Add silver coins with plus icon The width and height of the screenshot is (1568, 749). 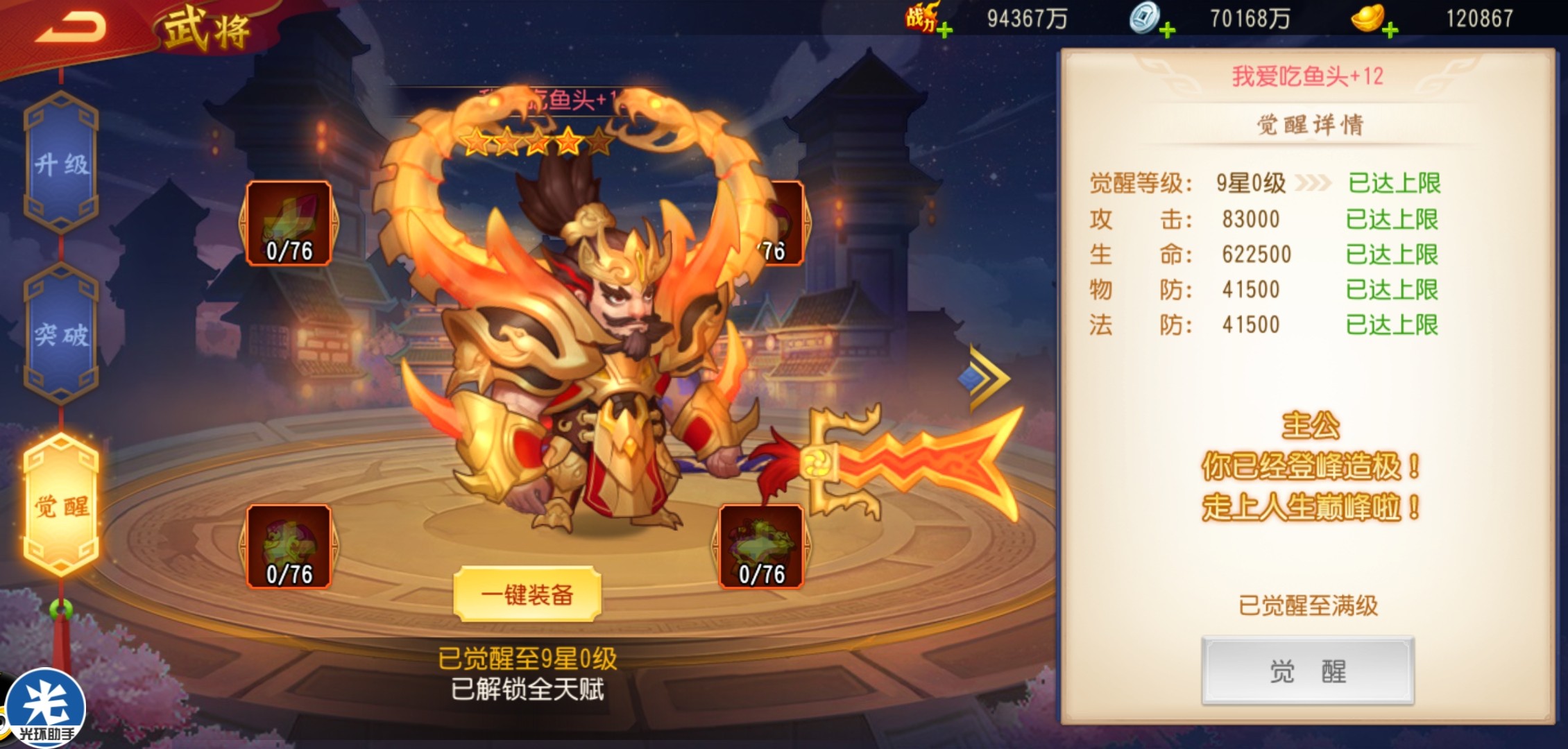(x=1167, y=30)
